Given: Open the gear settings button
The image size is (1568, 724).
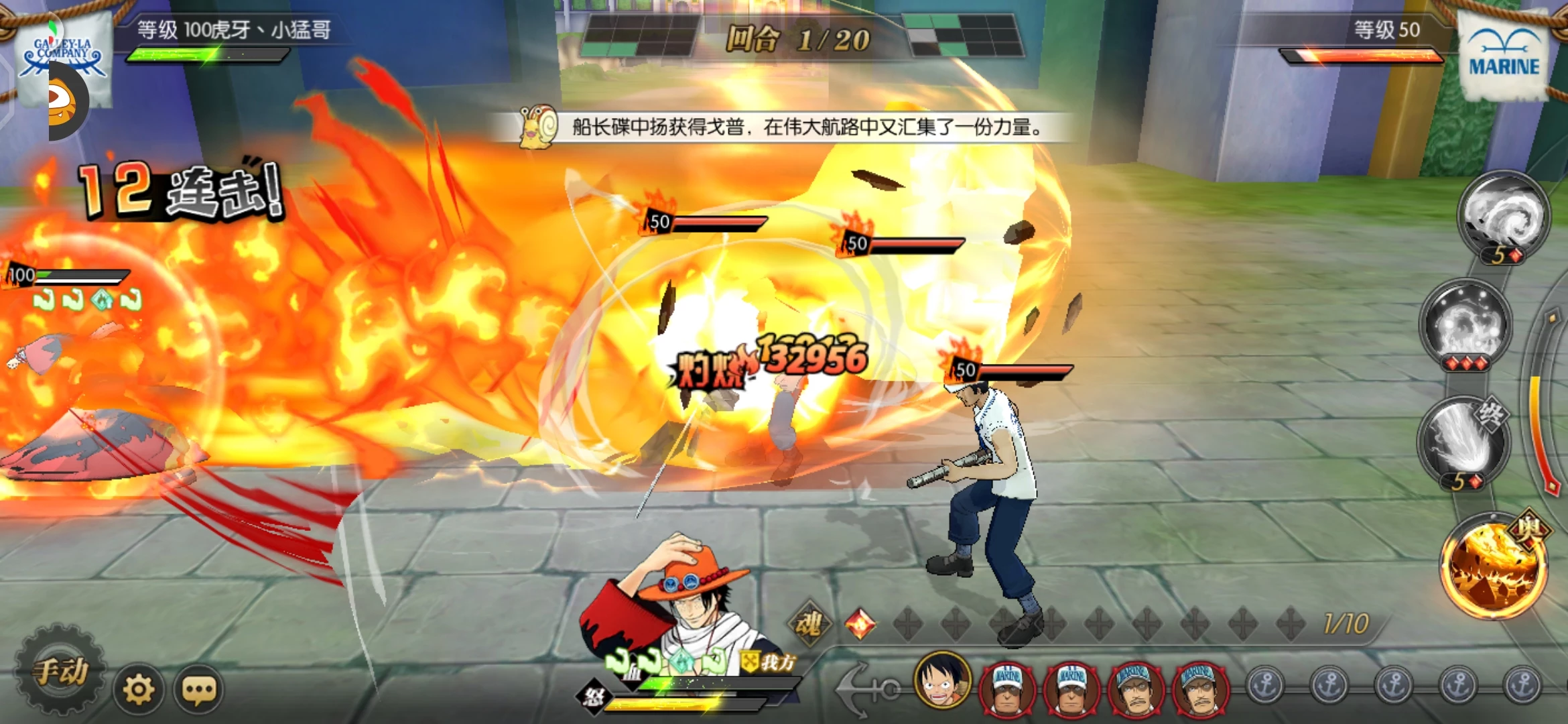Looking at the screenshot, I should coord(139,689).
